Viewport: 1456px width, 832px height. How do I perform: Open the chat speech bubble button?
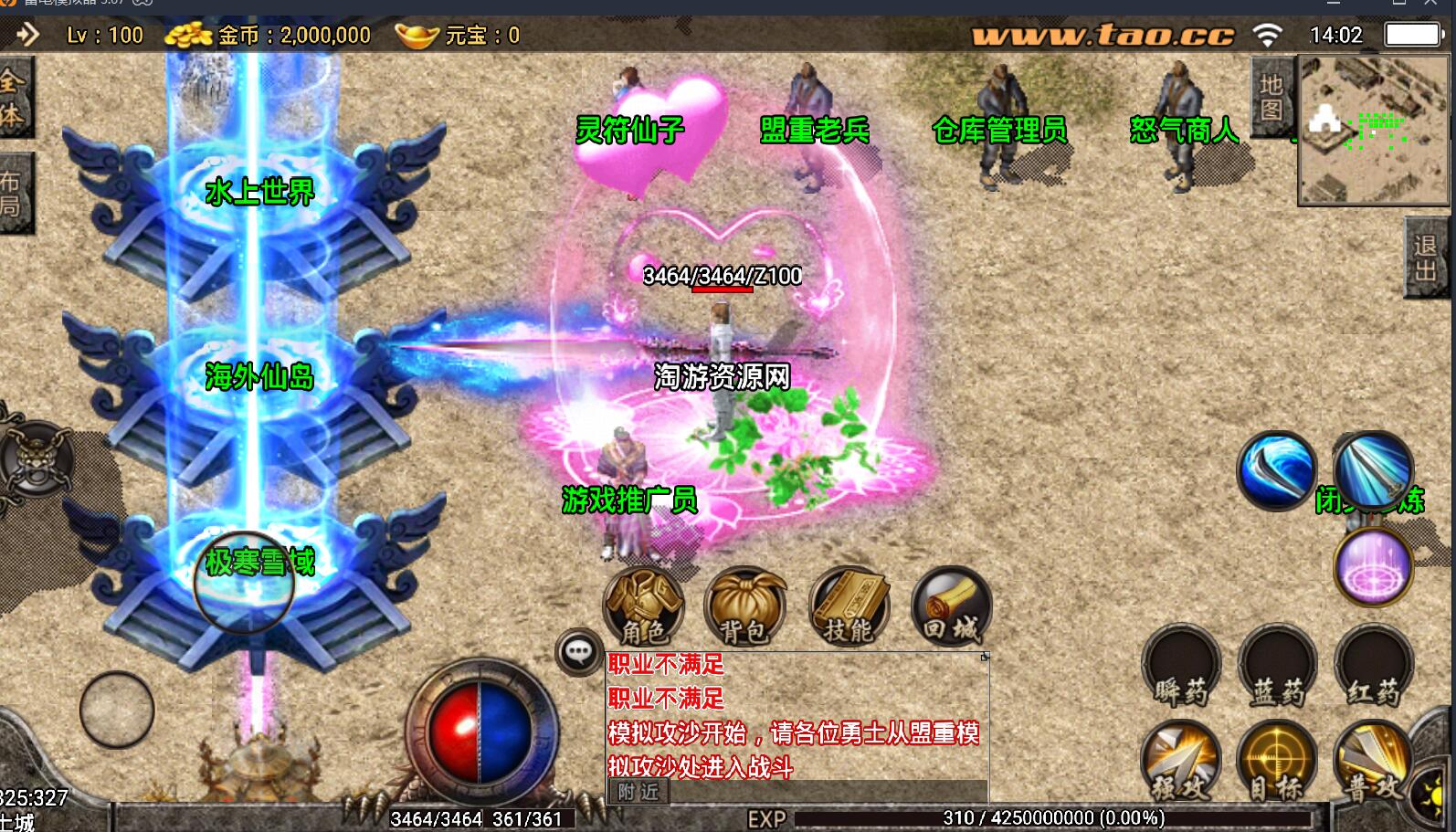click(579, 652)
